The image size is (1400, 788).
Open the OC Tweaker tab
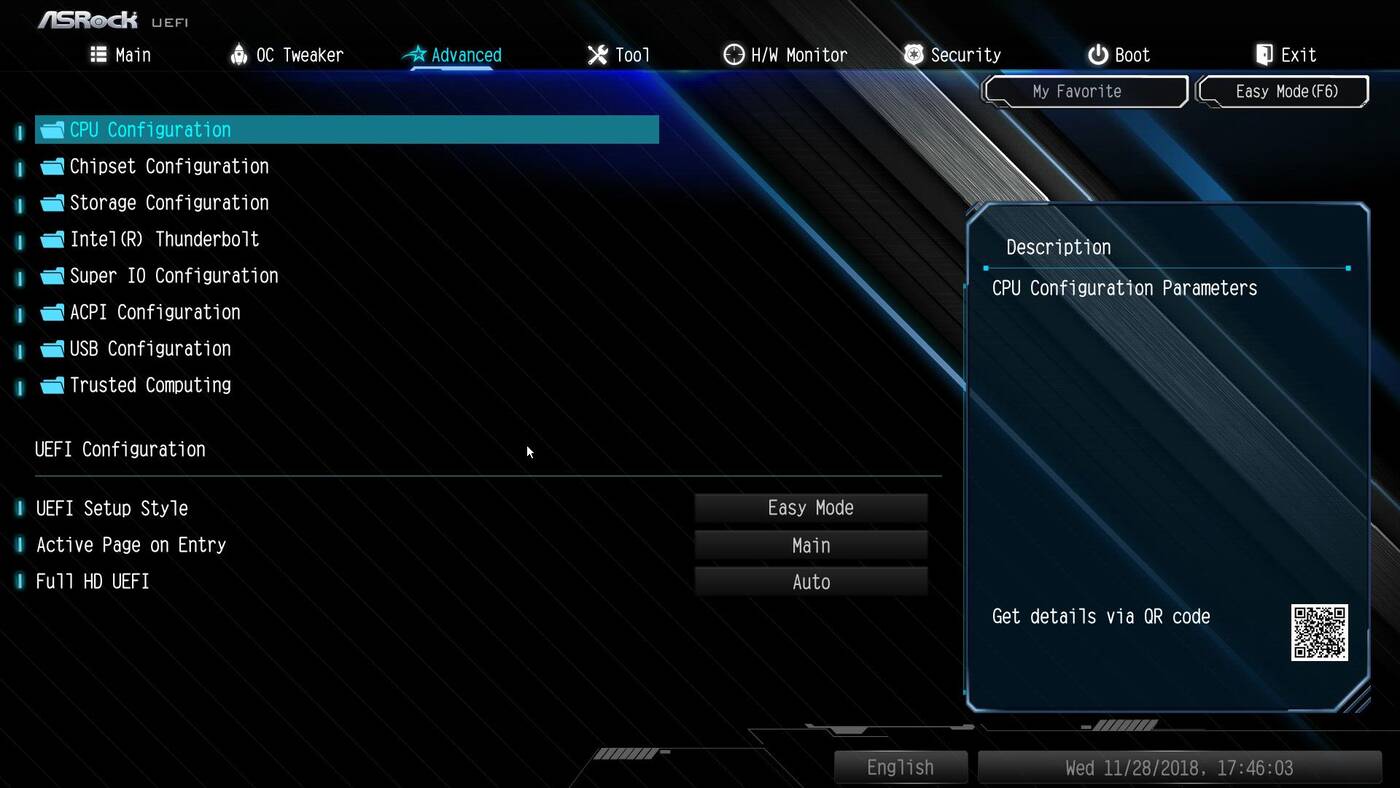tap(286, 55)
